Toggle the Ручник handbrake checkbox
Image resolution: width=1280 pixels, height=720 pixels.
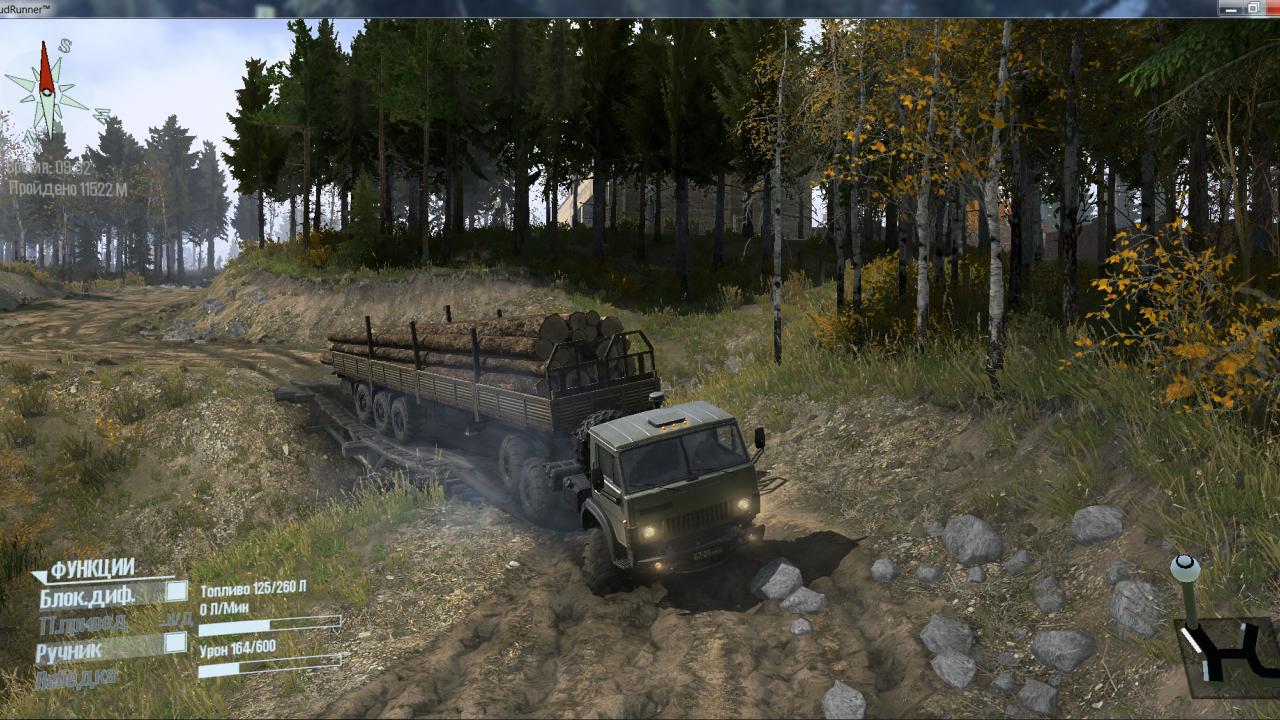[176, 643]
